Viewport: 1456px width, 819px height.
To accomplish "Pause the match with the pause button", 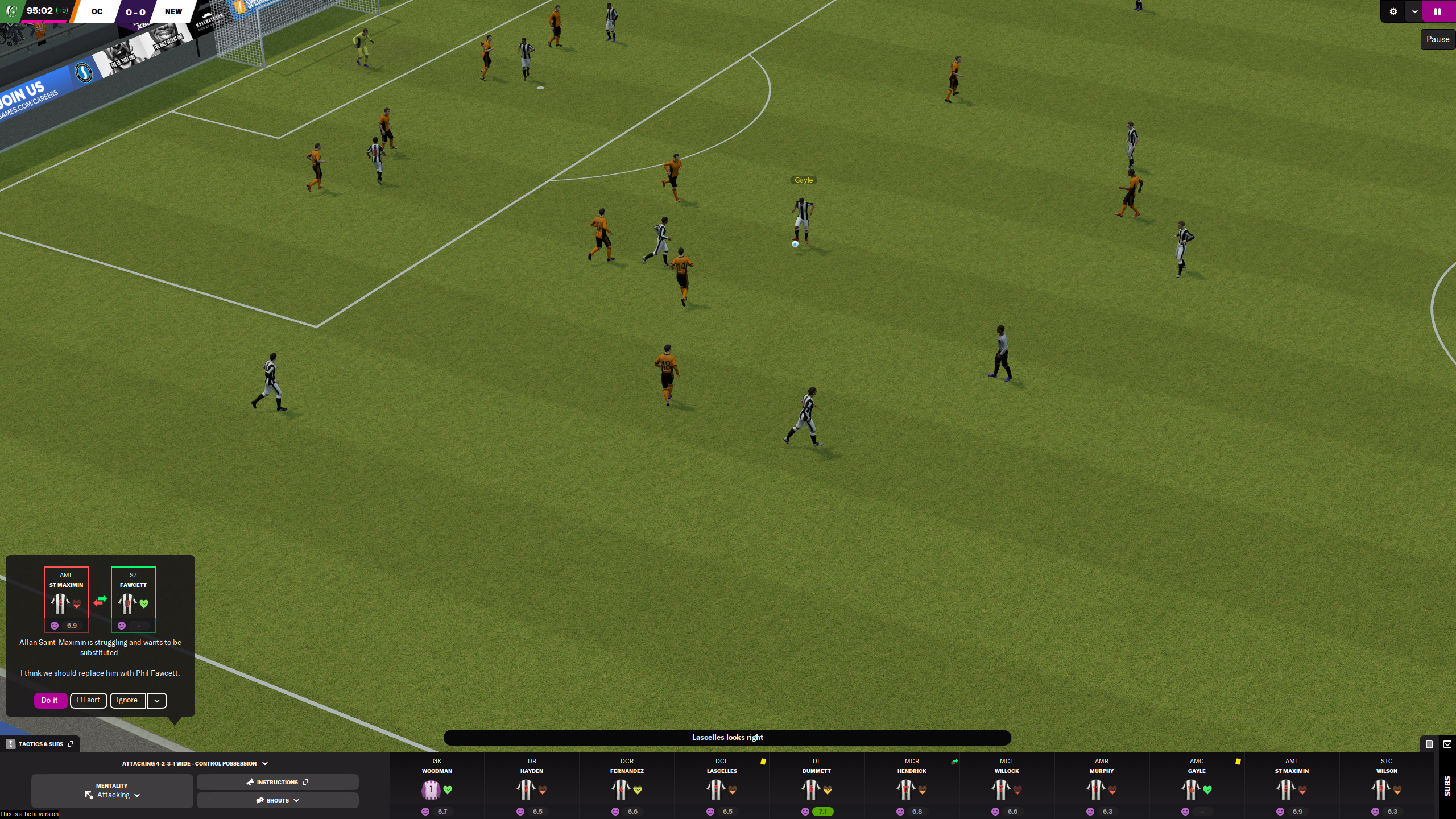I will click(1437, 11).
